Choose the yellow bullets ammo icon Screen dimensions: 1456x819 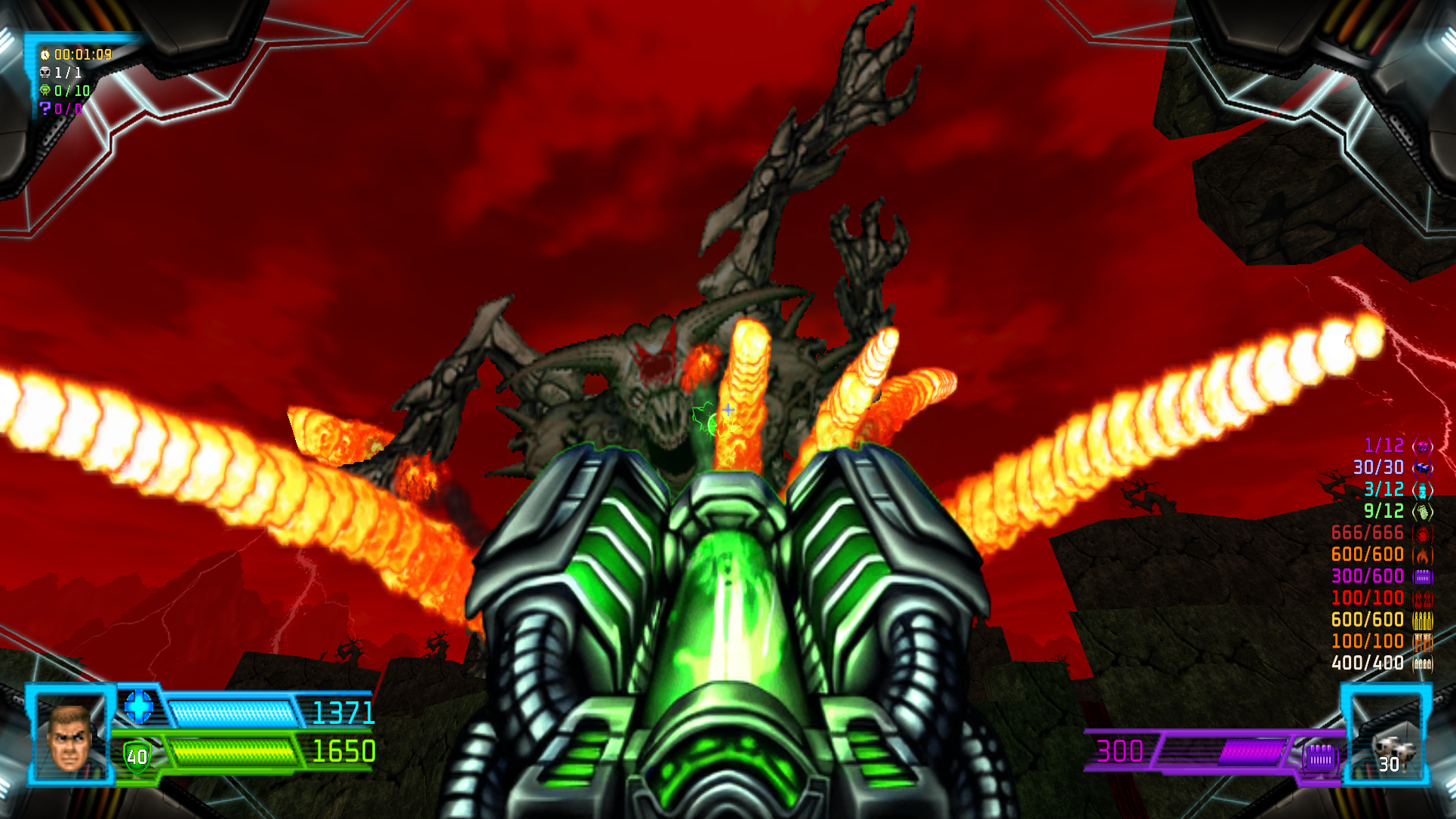click(1422, 620)
